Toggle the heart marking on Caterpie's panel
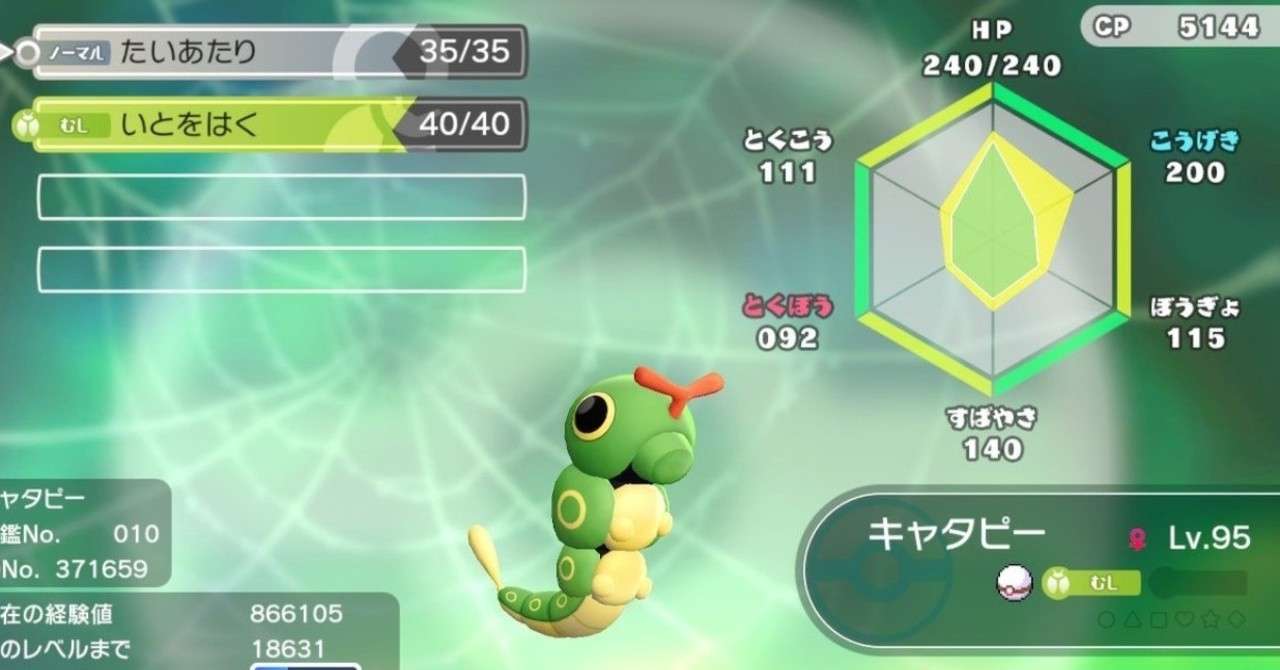Viewport: 1280px width, 670px height. [1182, 620]
